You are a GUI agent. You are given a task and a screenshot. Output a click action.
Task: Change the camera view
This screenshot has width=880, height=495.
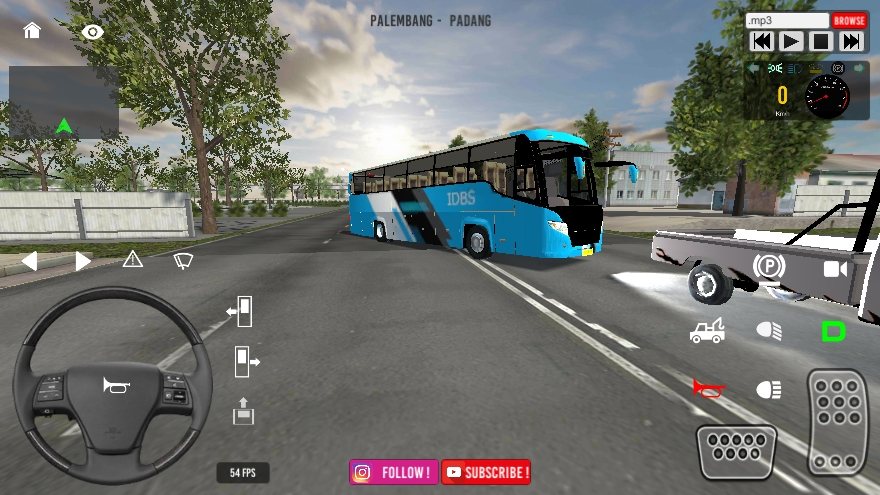[834, 269]
